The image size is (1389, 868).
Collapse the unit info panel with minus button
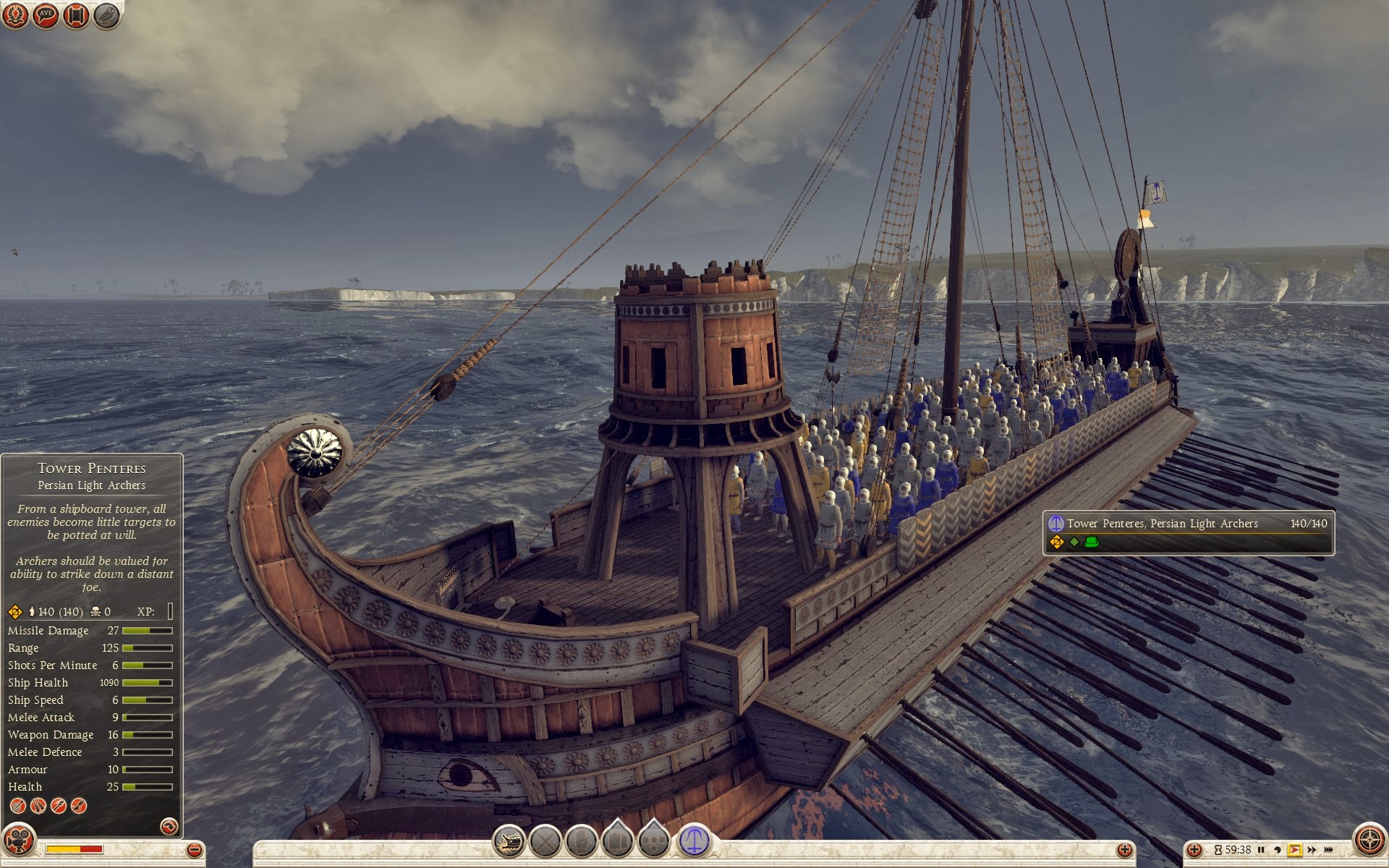194,850
